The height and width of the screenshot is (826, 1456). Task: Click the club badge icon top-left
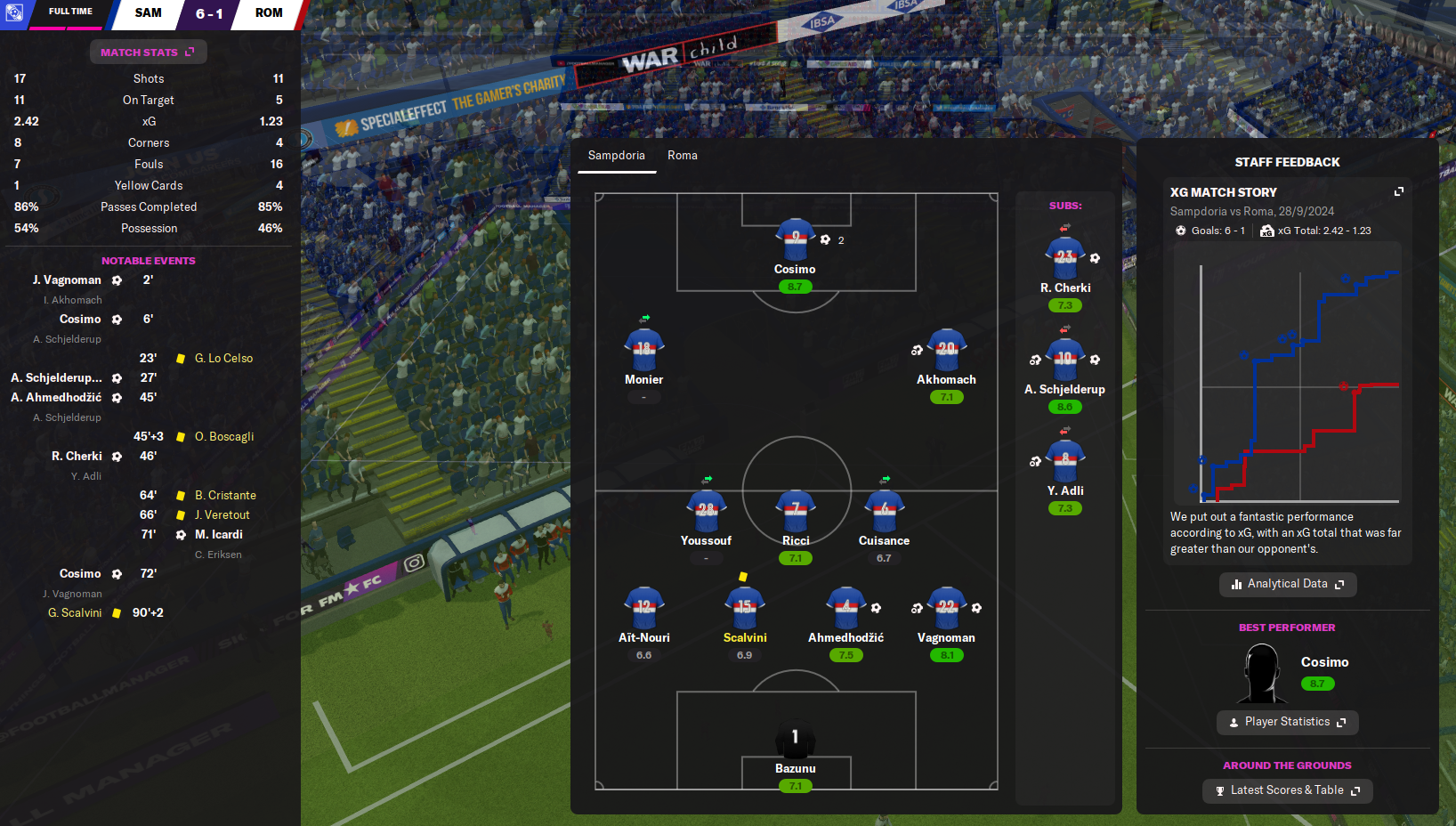(x=14, y=13)
